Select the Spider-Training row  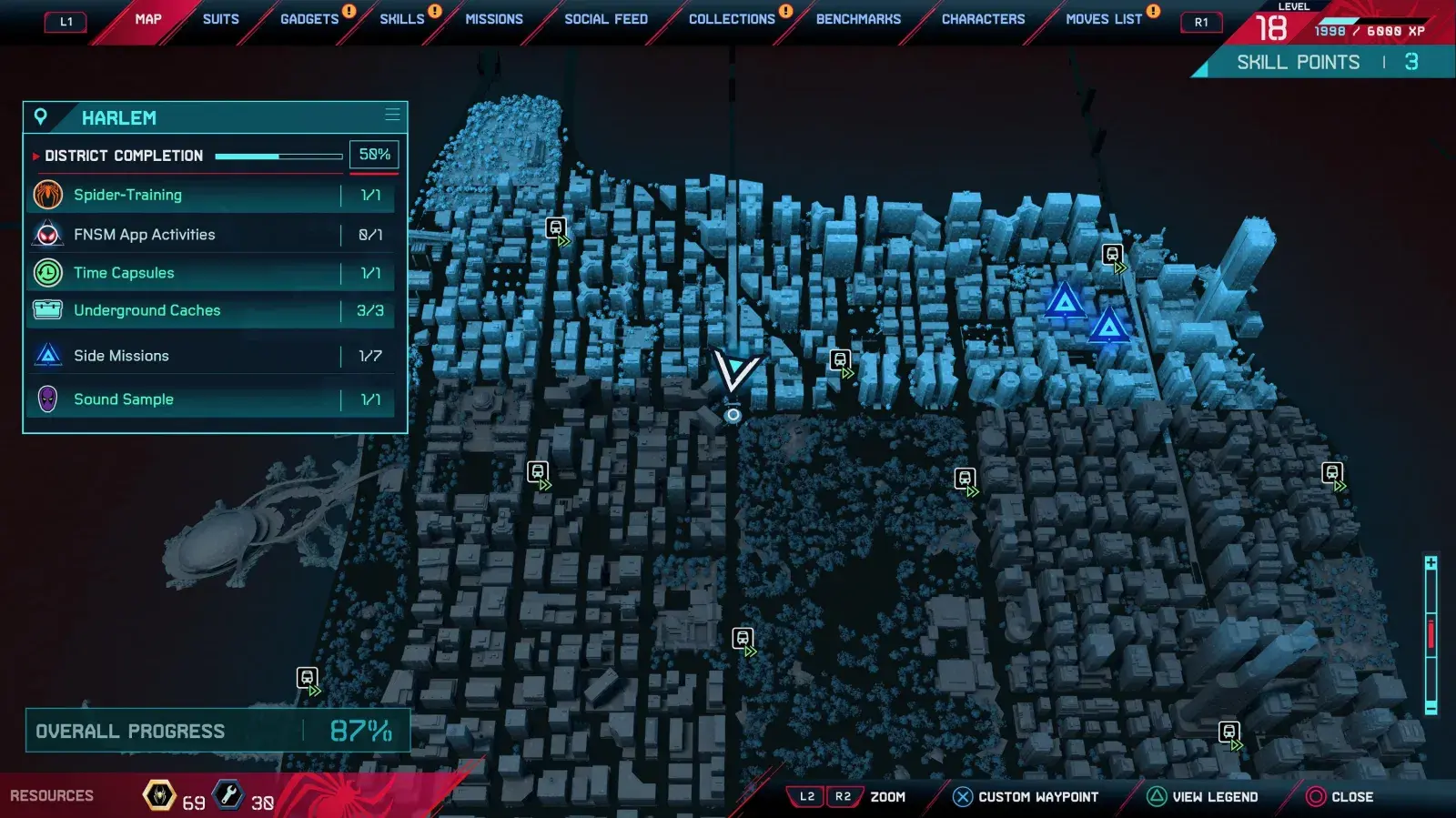(211, 195)
